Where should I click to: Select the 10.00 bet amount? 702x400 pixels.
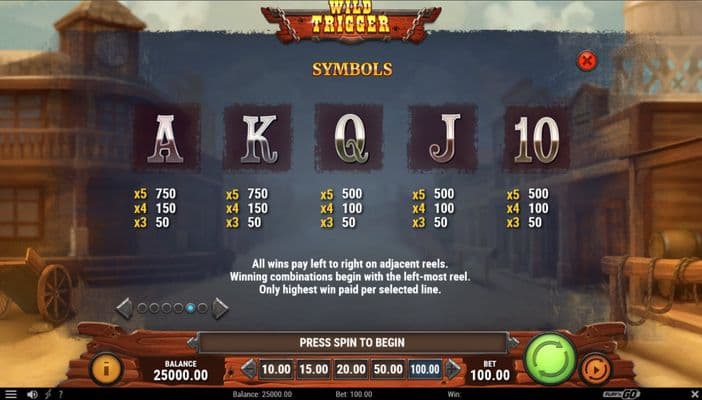point(277,369)
